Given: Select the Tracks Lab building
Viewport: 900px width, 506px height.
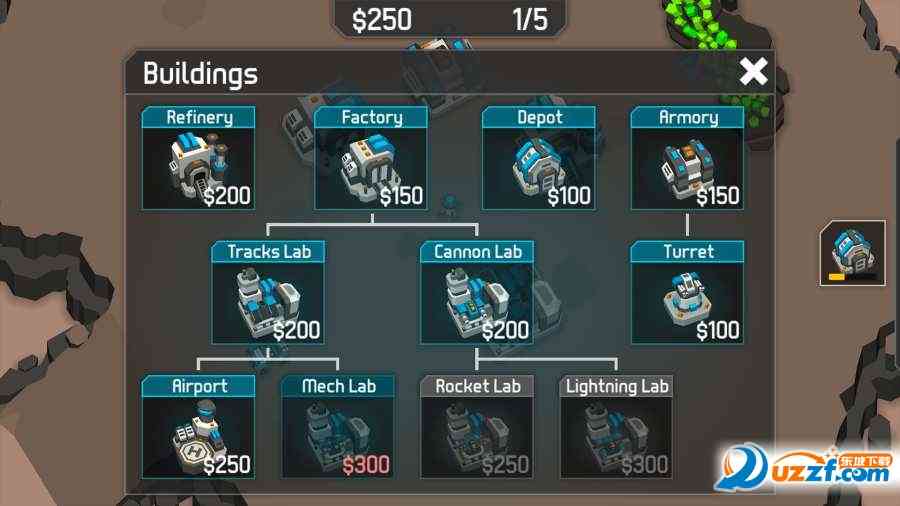Looking at the screenshot, I should point(267,293).
